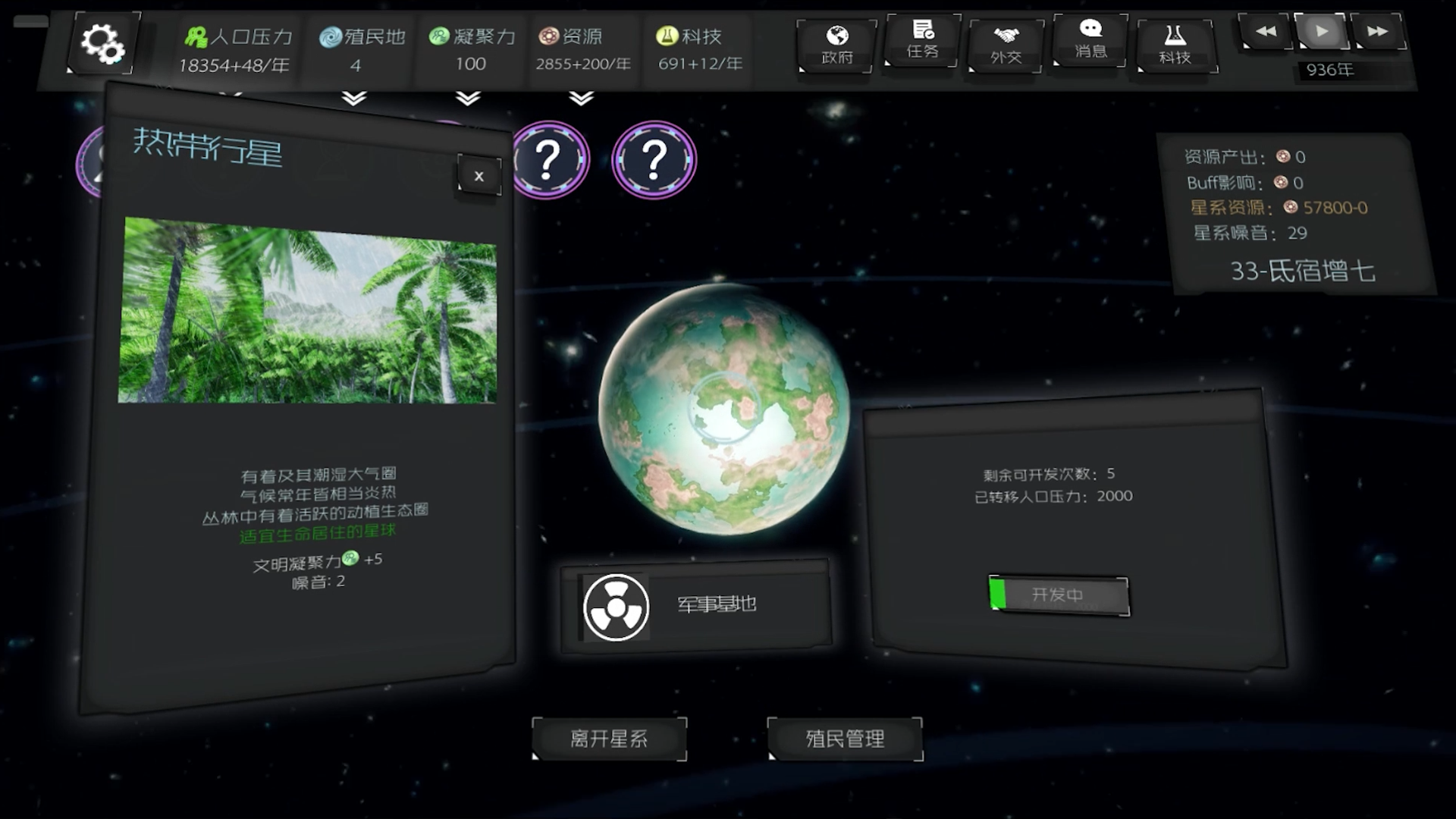Open 外交 diplomacy via handshake icon
1456x819 pixels.
pos(1006,34)
